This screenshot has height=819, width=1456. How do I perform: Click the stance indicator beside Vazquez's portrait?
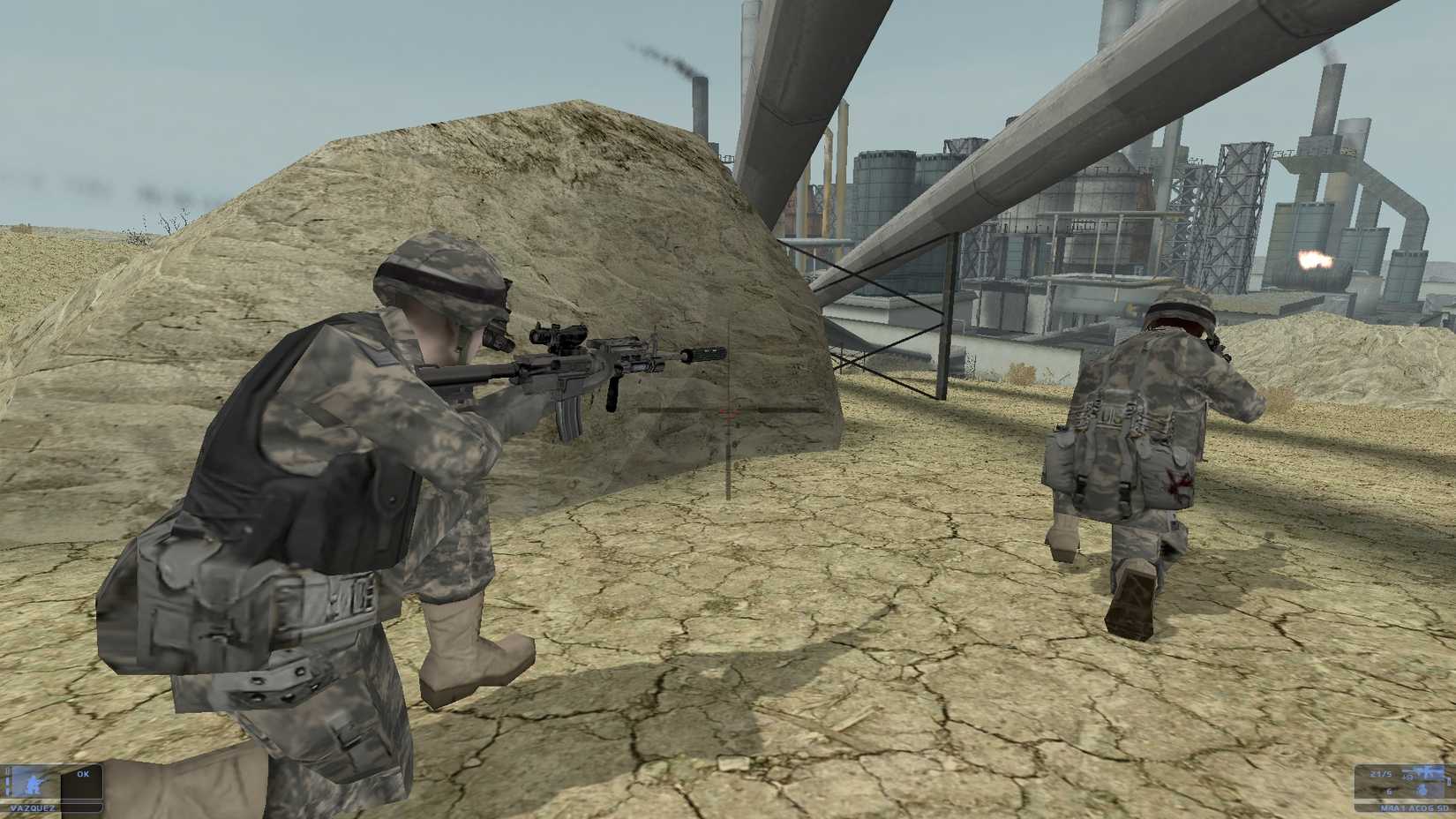point(7,784)
